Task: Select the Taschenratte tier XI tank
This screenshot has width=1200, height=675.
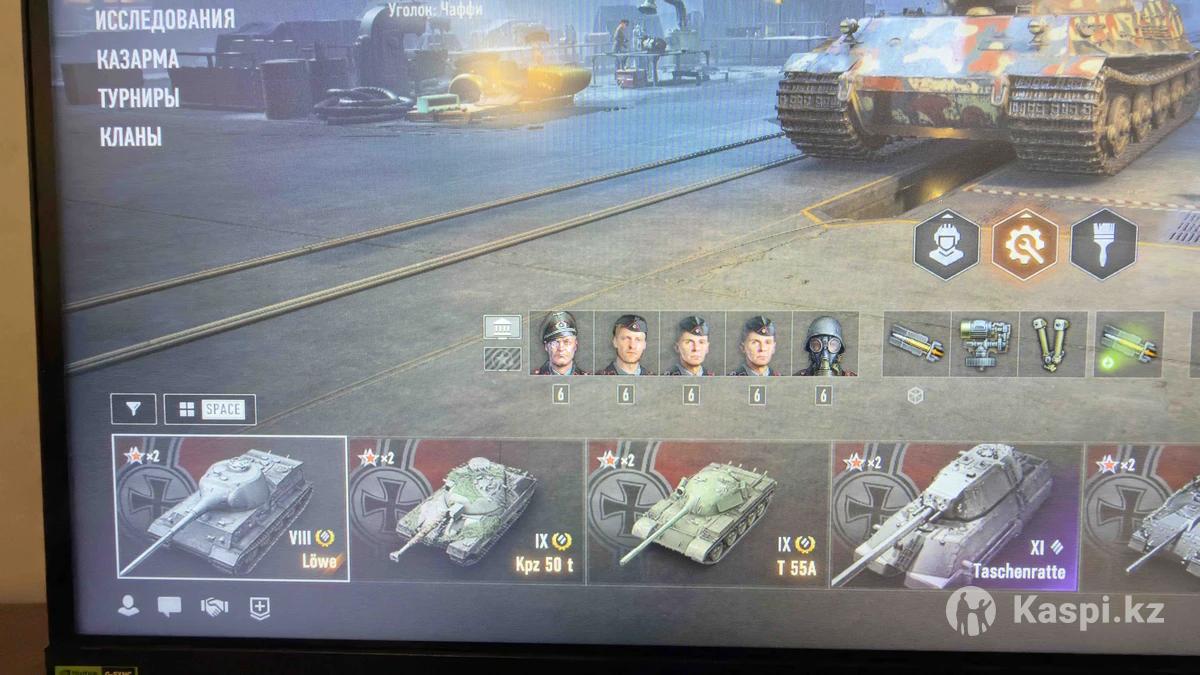Action: (955, 514)
